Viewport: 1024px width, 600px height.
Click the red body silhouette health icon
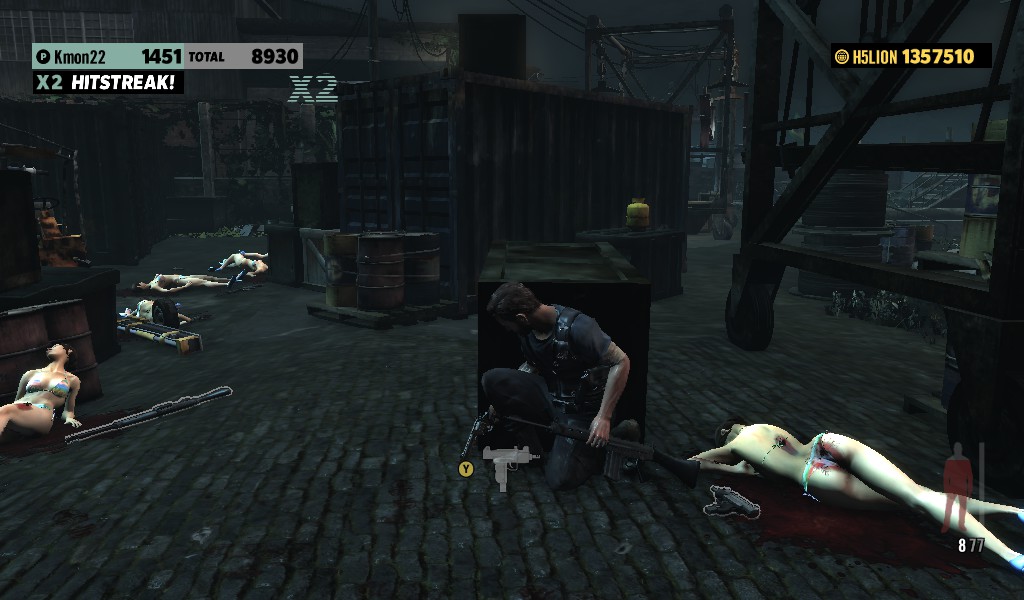tap(956, 485)
